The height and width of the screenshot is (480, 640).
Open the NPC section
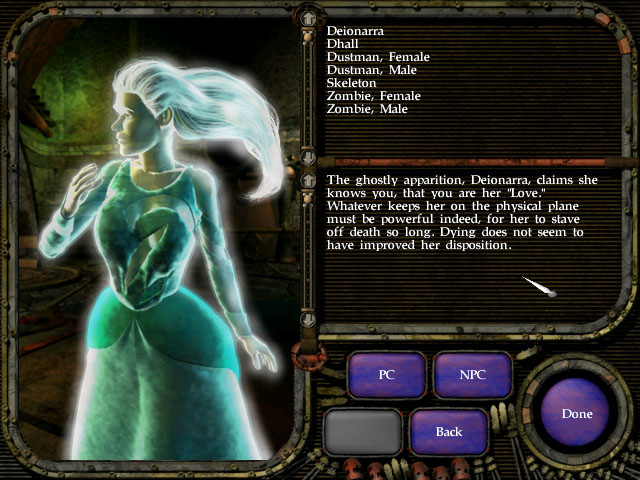click(x=472, y=374)
